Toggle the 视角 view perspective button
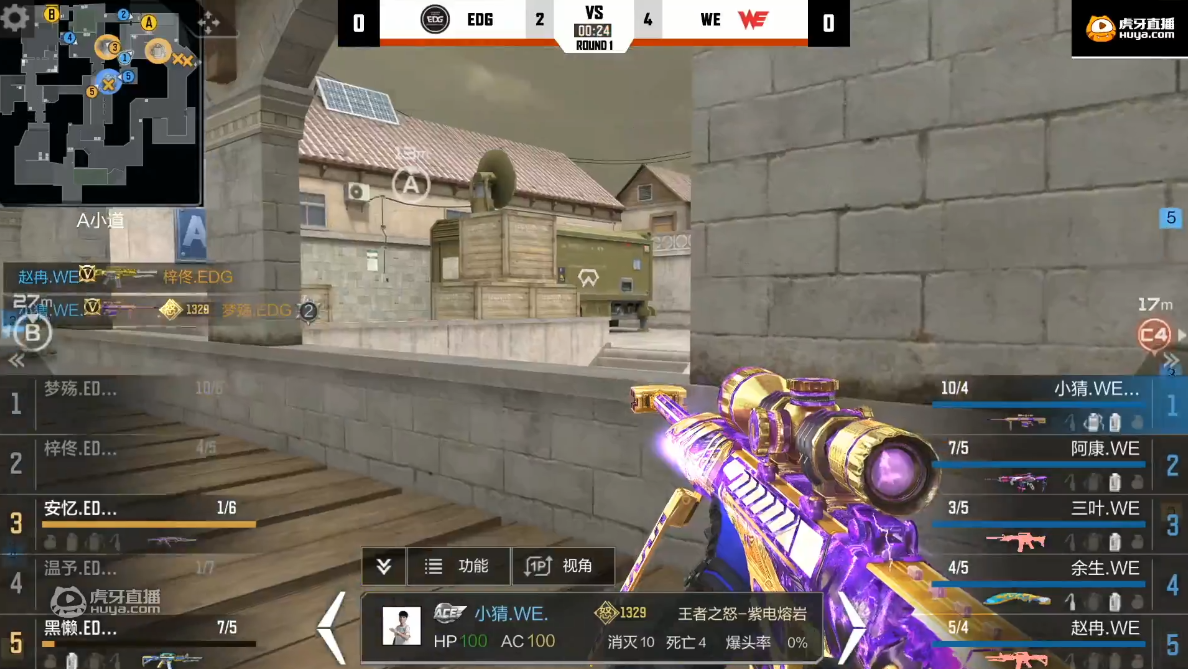Image resolution: width=1188 pixels, height=669 pixels. 562,566
